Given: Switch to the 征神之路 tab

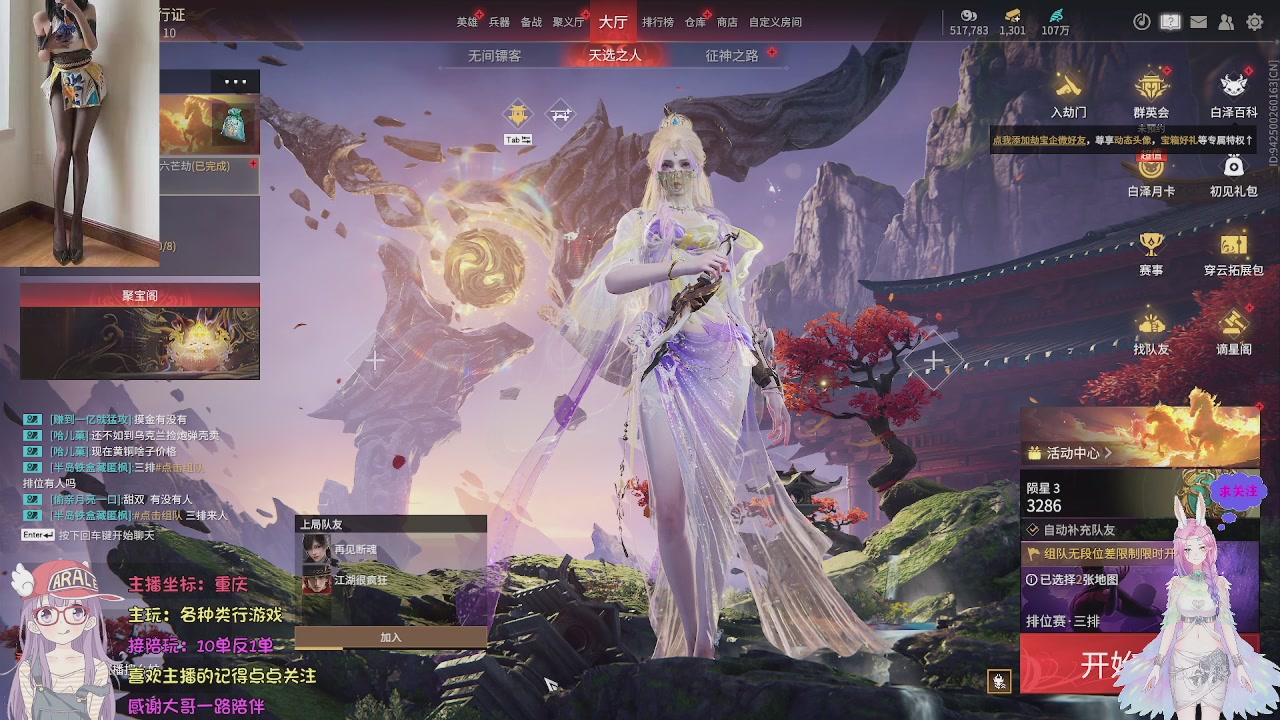Looking at the screenshot, I should pos(732,56).
